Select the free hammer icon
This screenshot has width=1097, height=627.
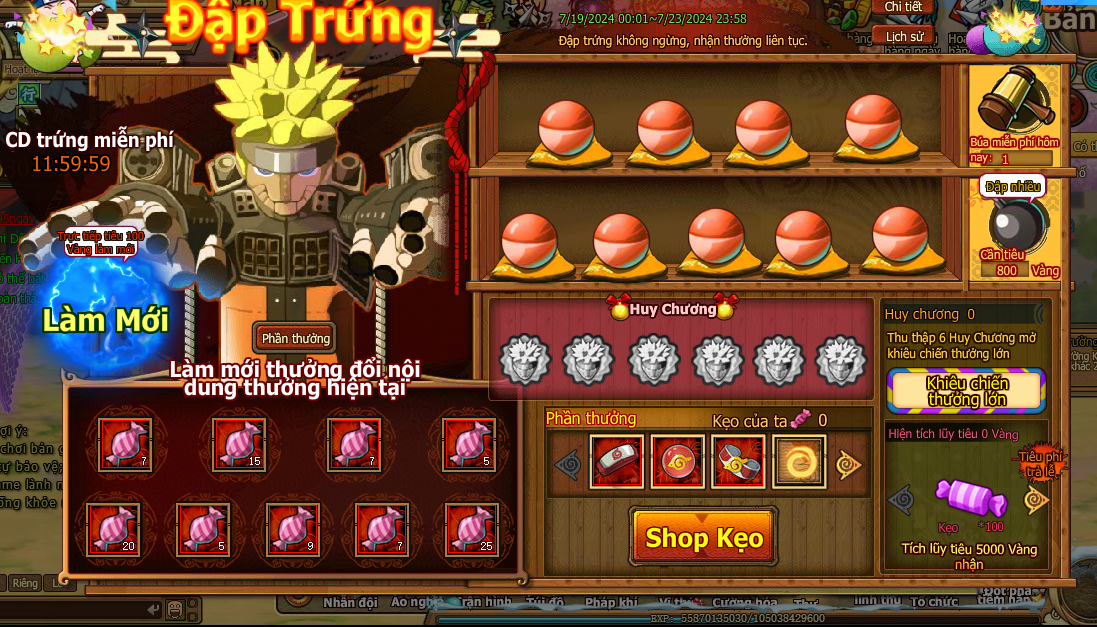(1010, 104)
